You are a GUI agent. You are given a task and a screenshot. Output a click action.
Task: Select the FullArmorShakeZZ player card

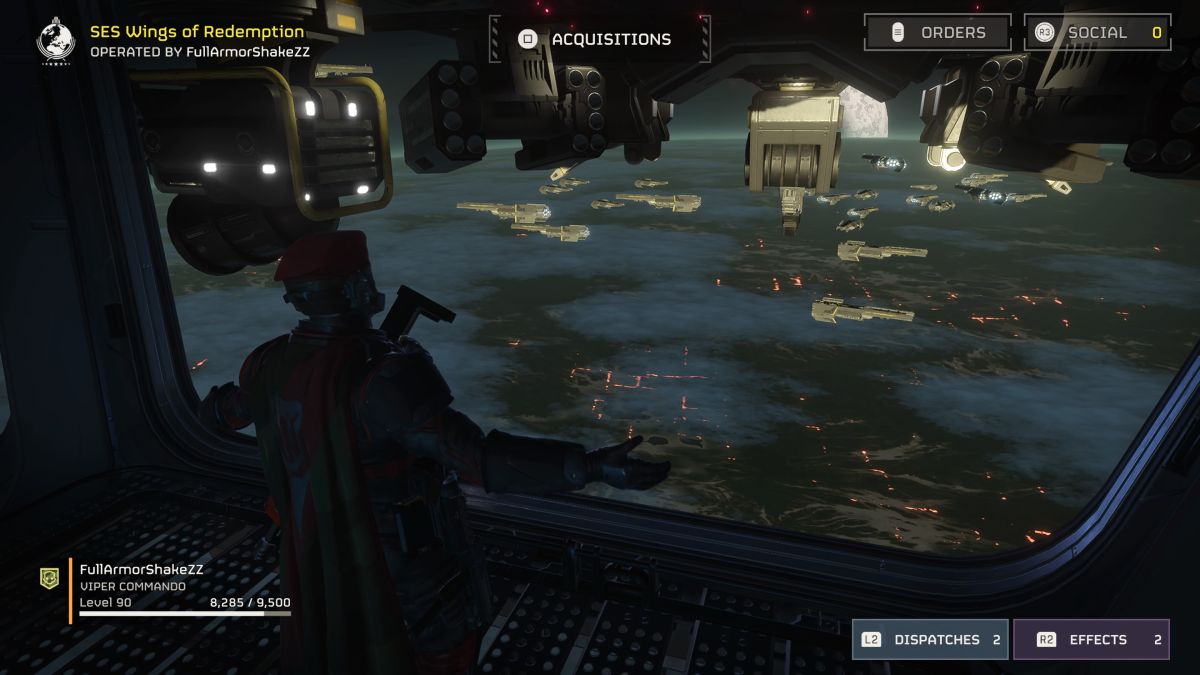(x=165, y=590)
